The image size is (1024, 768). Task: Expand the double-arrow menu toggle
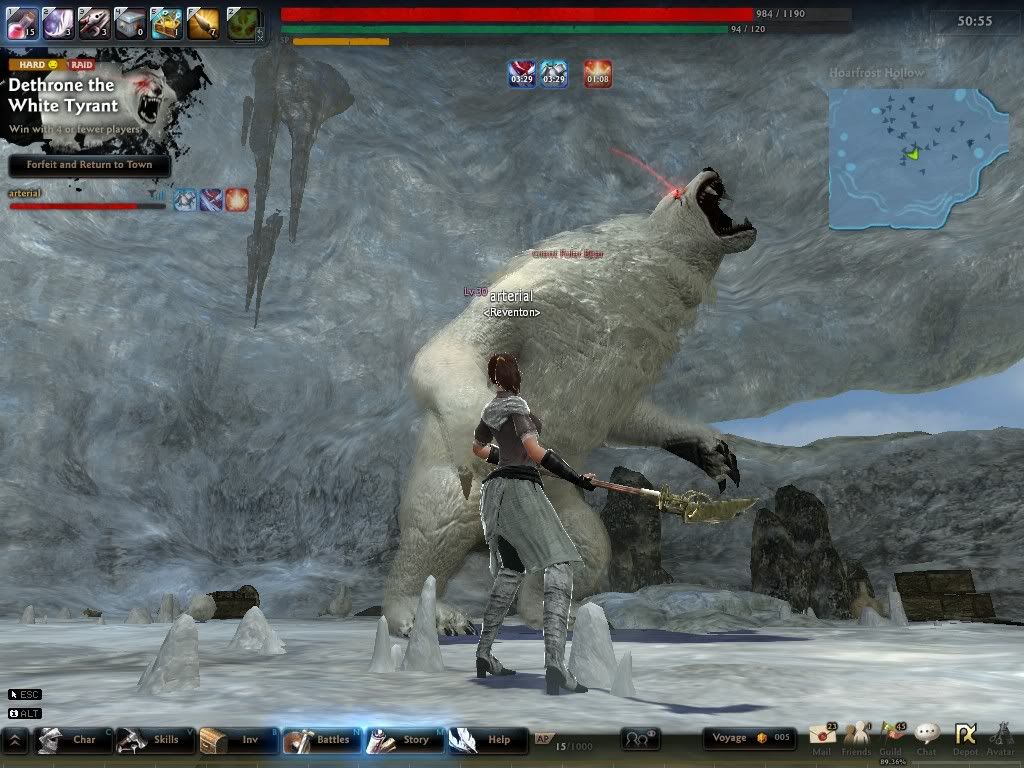click(15, 740)
